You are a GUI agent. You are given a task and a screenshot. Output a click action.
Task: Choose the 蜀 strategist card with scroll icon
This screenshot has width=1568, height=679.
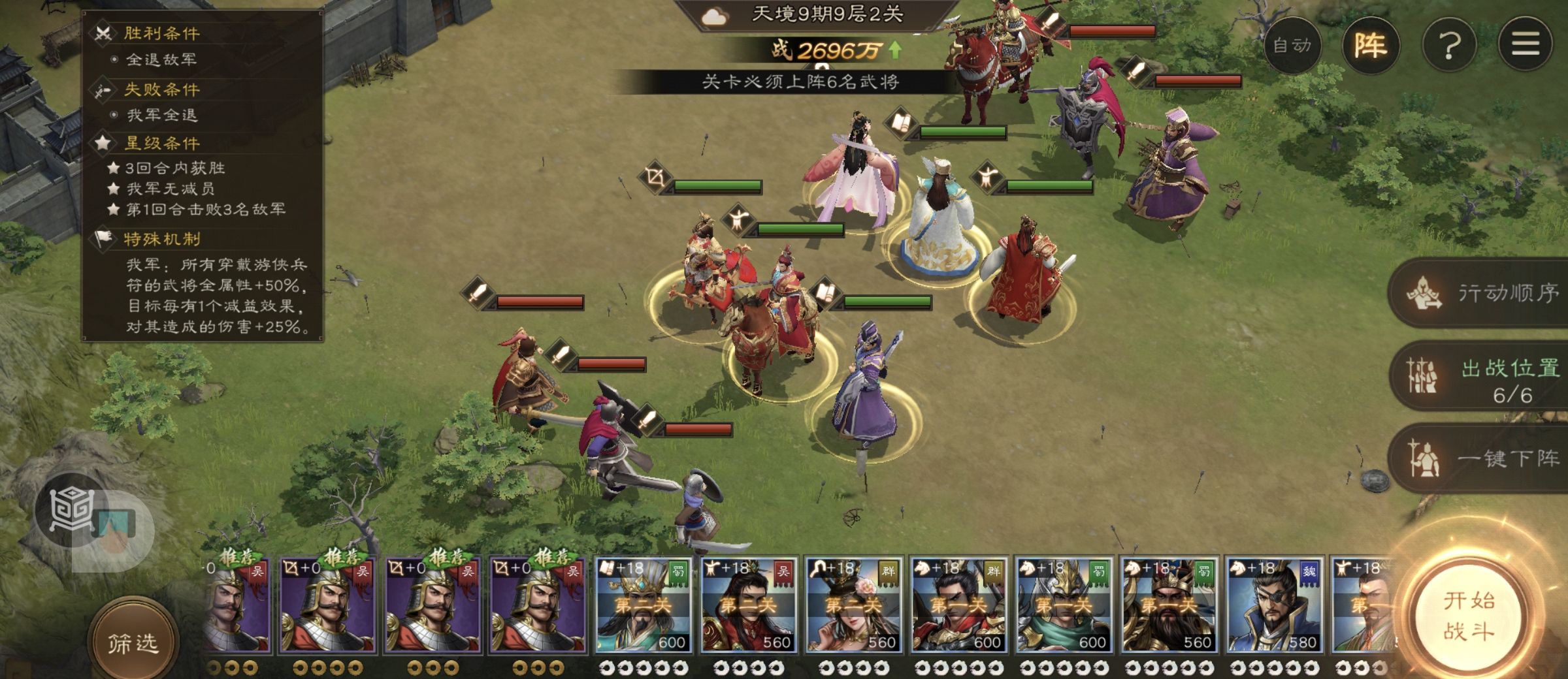click(x=644, y=605)
